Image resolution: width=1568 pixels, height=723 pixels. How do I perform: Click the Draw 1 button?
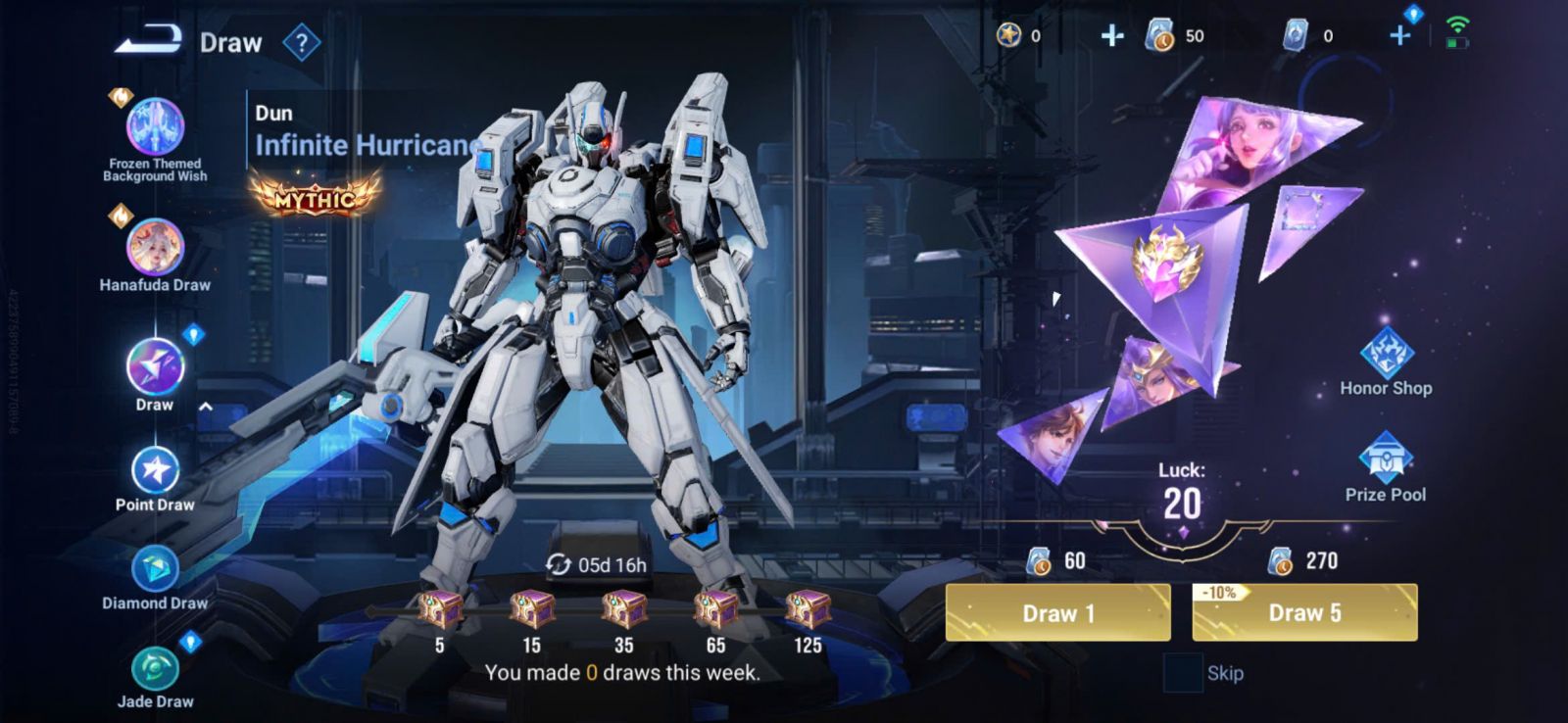point(1057,613)
